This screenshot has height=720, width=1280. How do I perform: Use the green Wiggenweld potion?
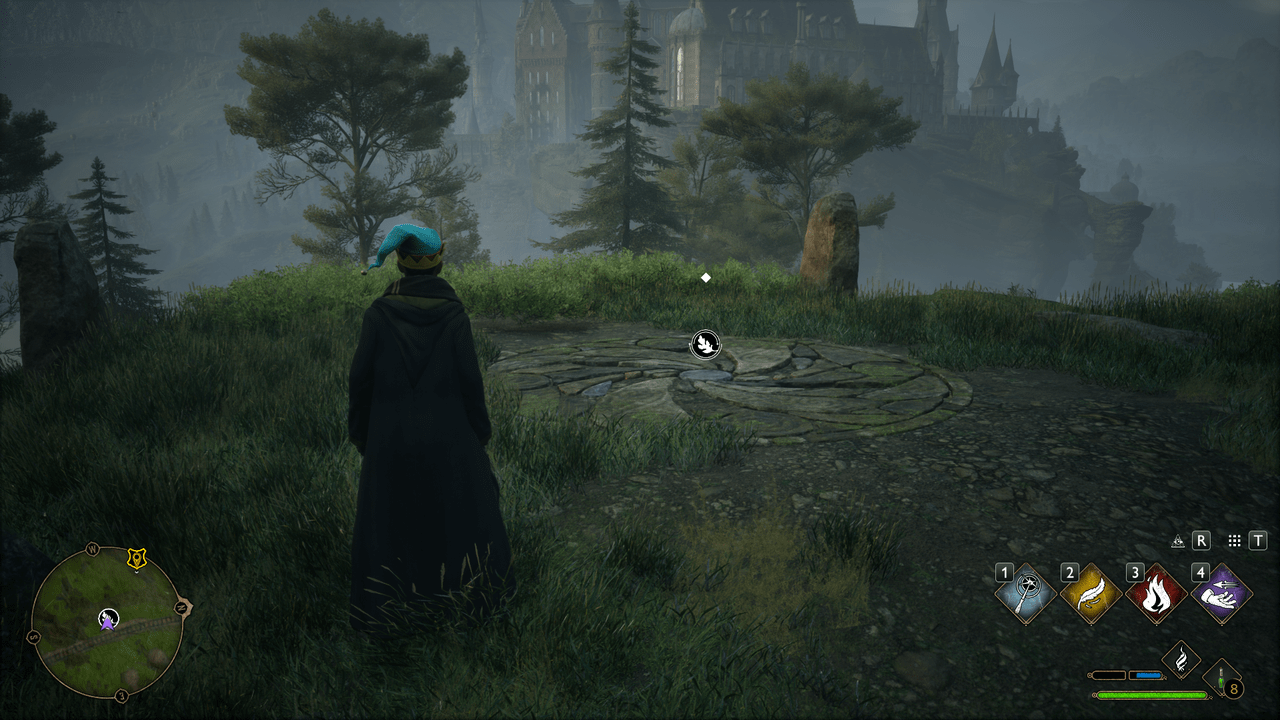tap(1221, 677)
